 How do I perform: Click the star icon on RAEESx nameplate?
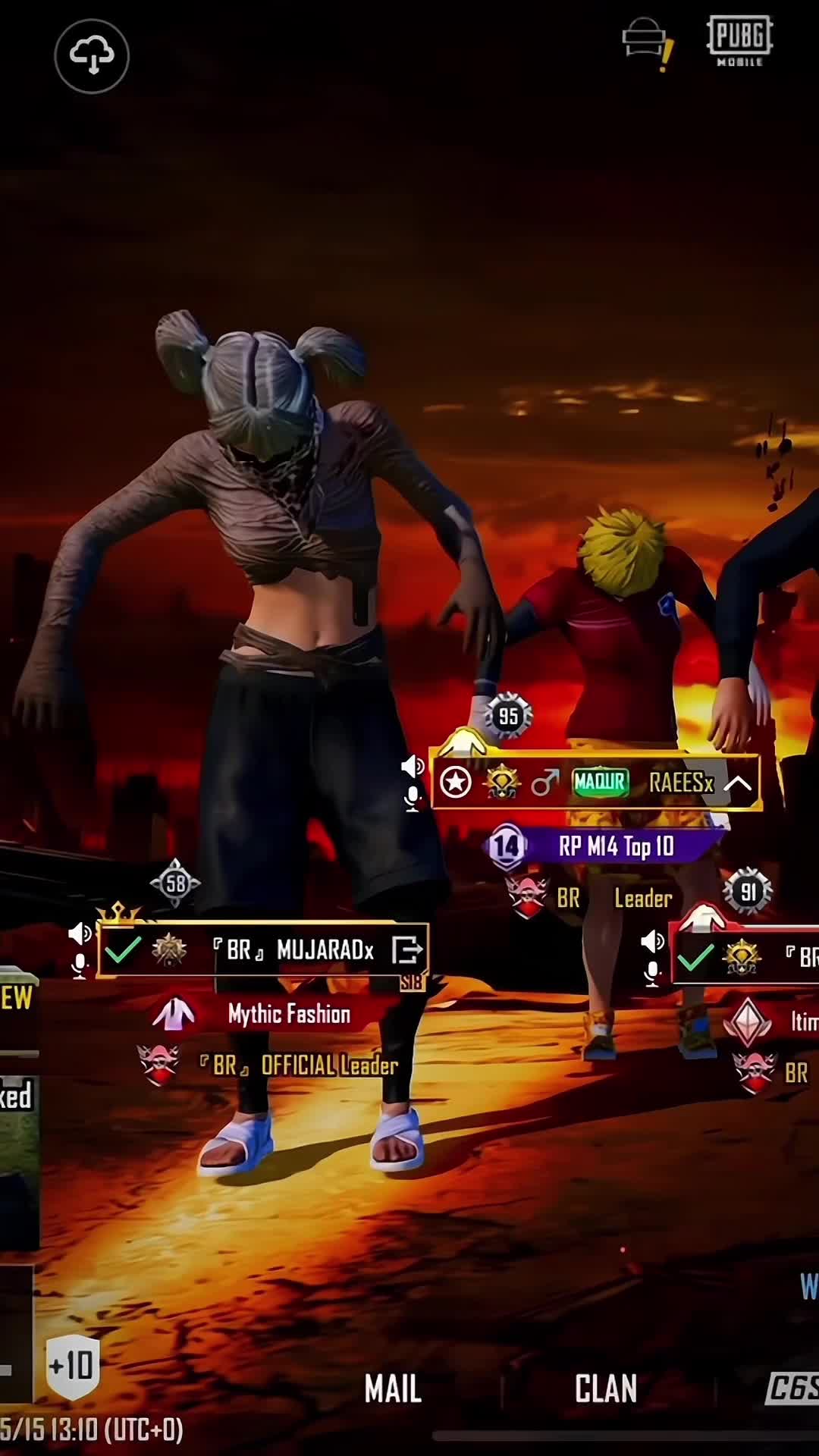click(x=456, y=783)
